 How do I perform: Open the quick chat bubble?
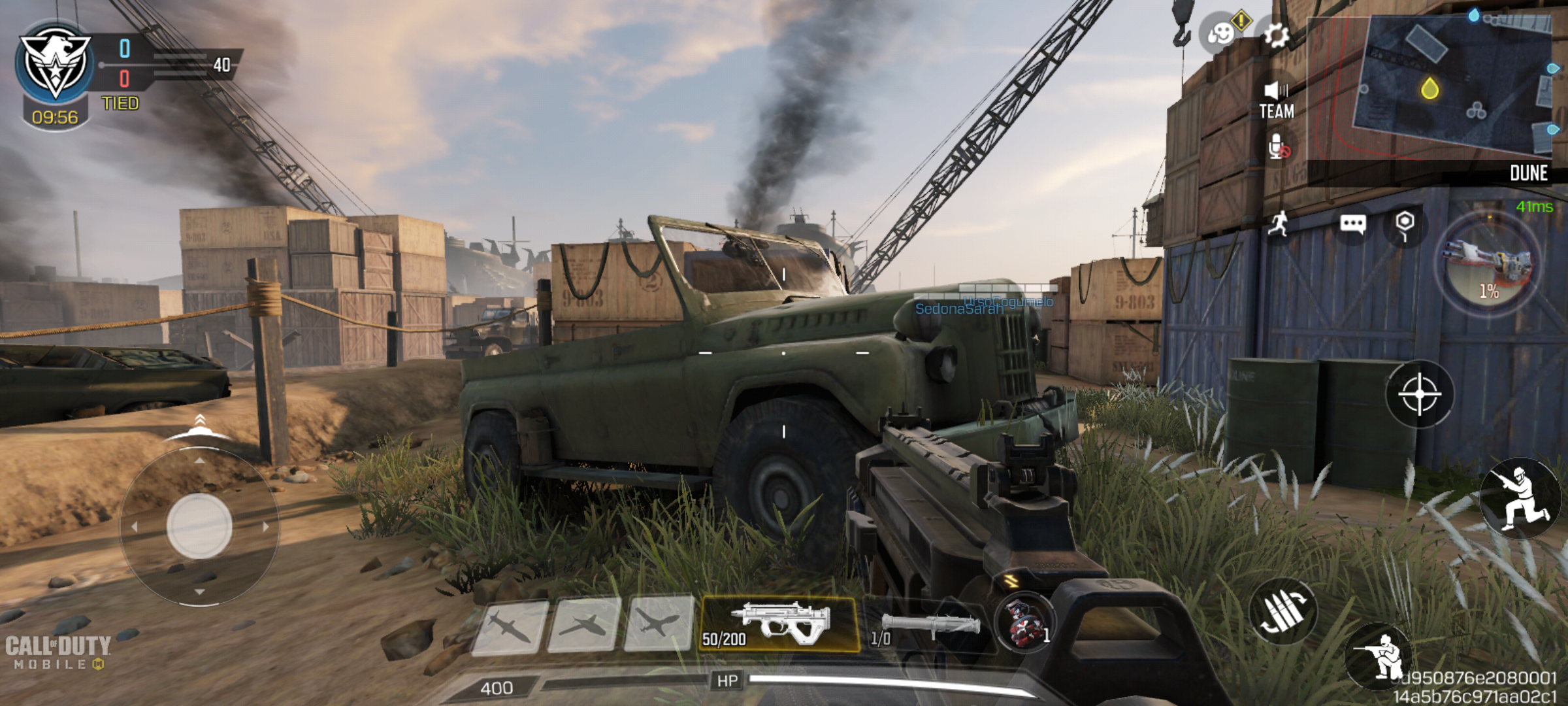pos(1352,225)
